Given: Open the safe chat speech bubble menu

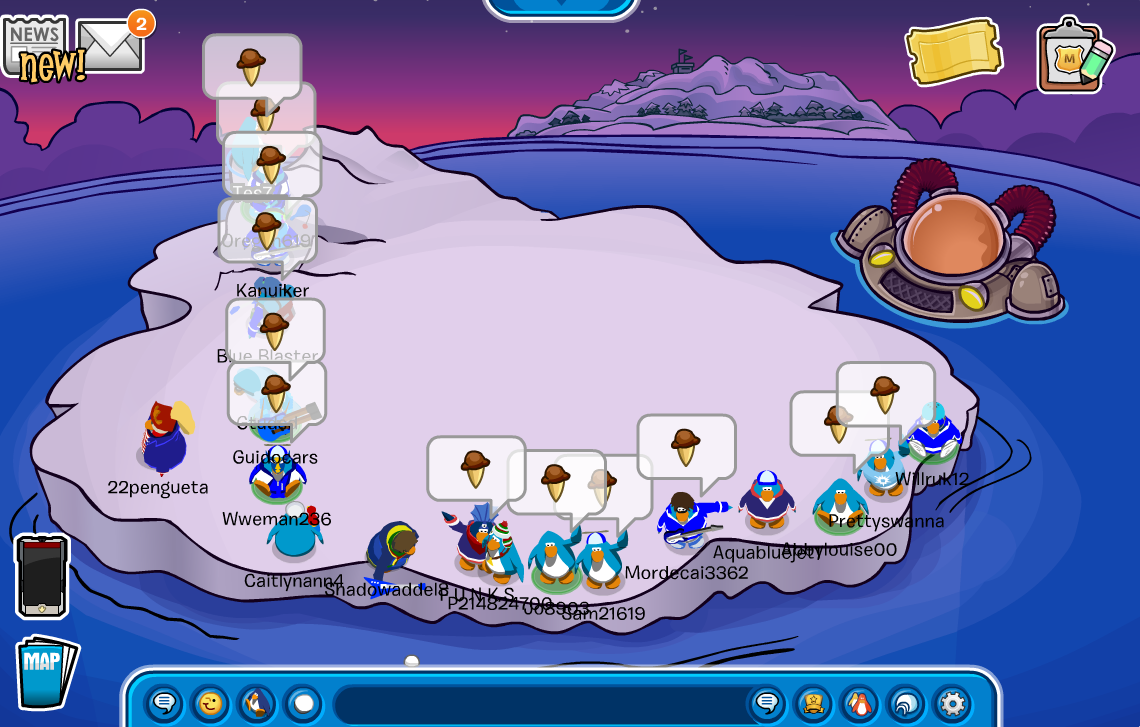Looking at the screenshot, I should pyautogui.click(x=165, y=704).
